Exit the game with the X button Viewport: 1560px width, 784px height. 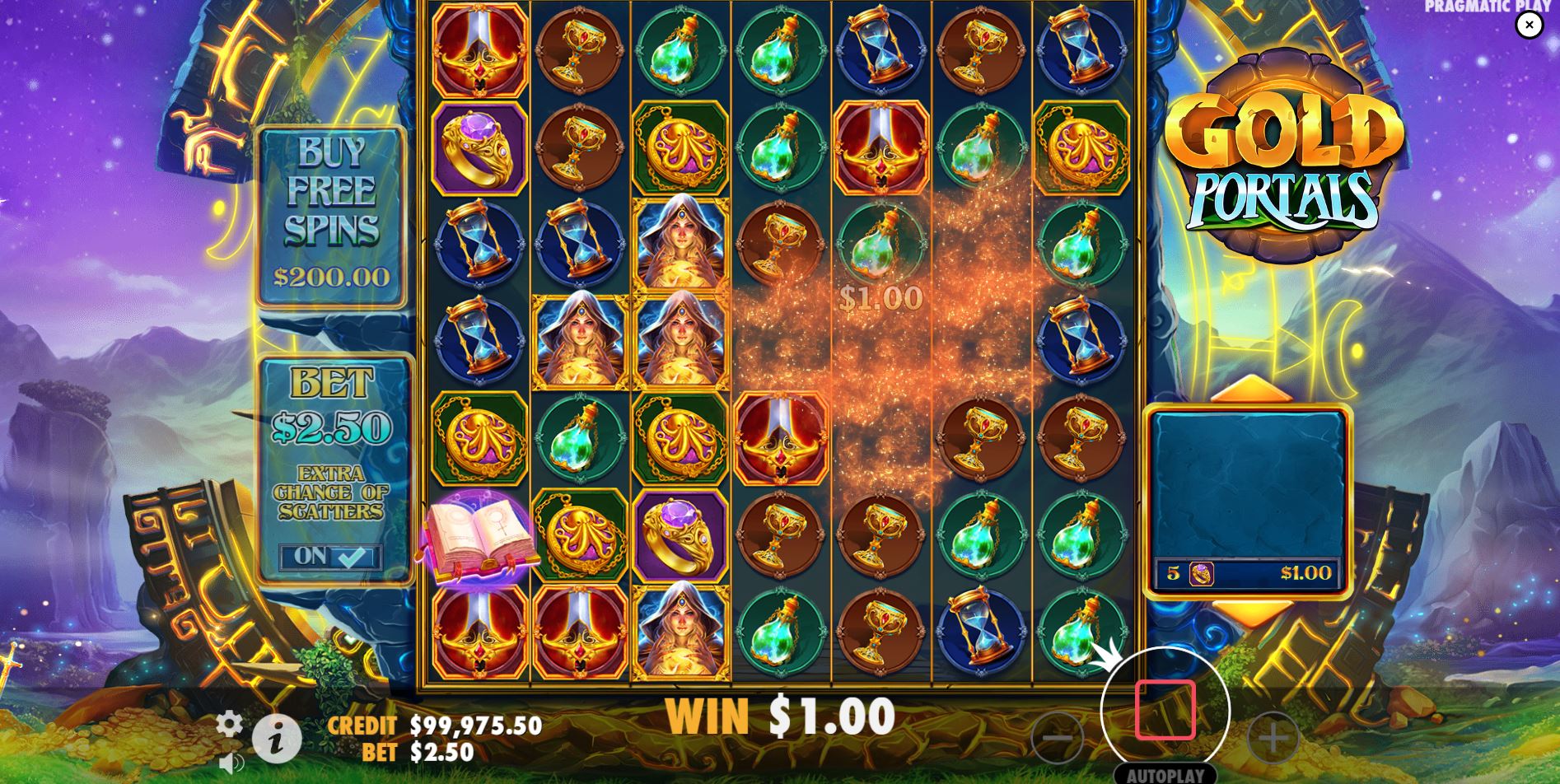click(x=1530, y=25)
